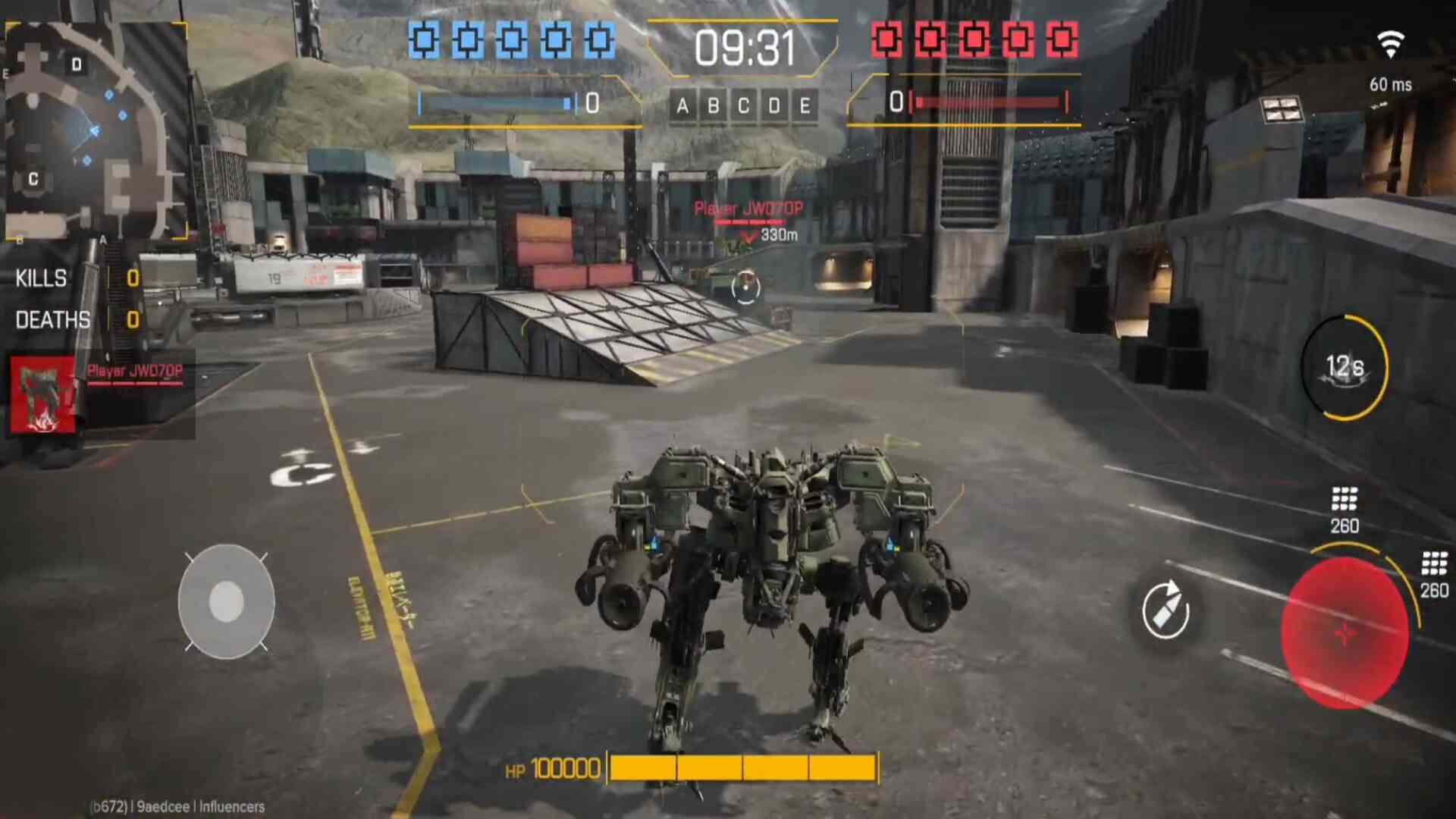Open the minimap in the corner
The height and width of the screenshot is (819, 1456).
point(96,130)
